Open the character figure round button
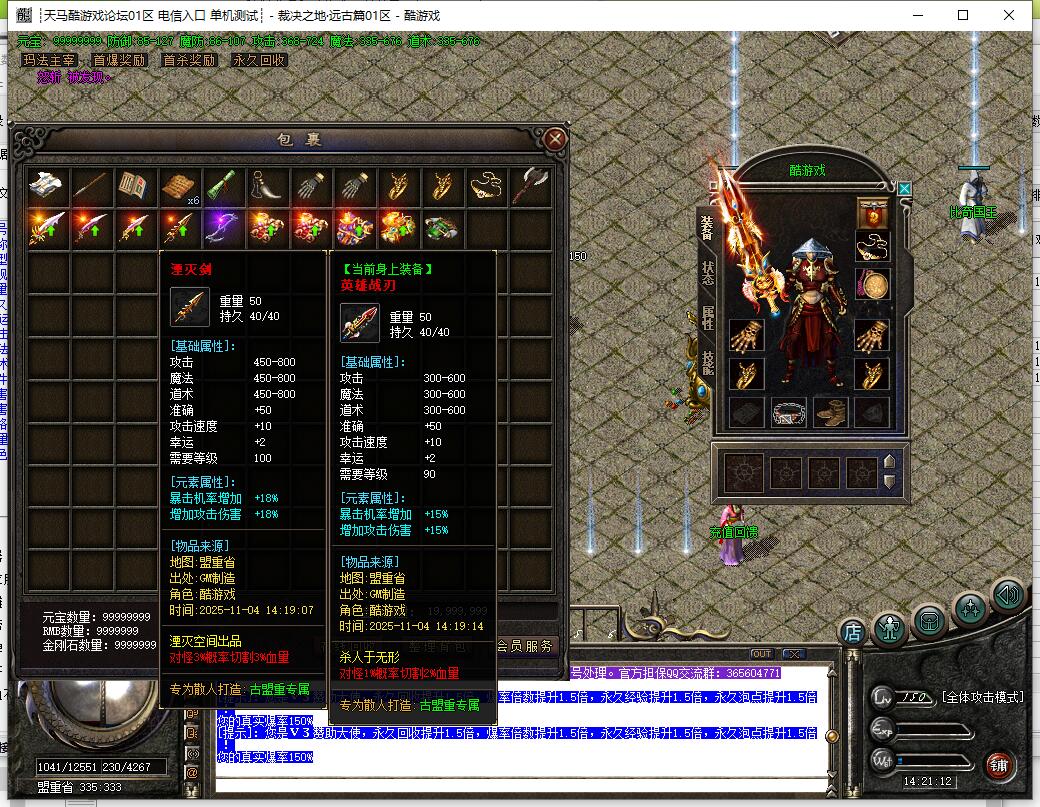 (889, 628)
